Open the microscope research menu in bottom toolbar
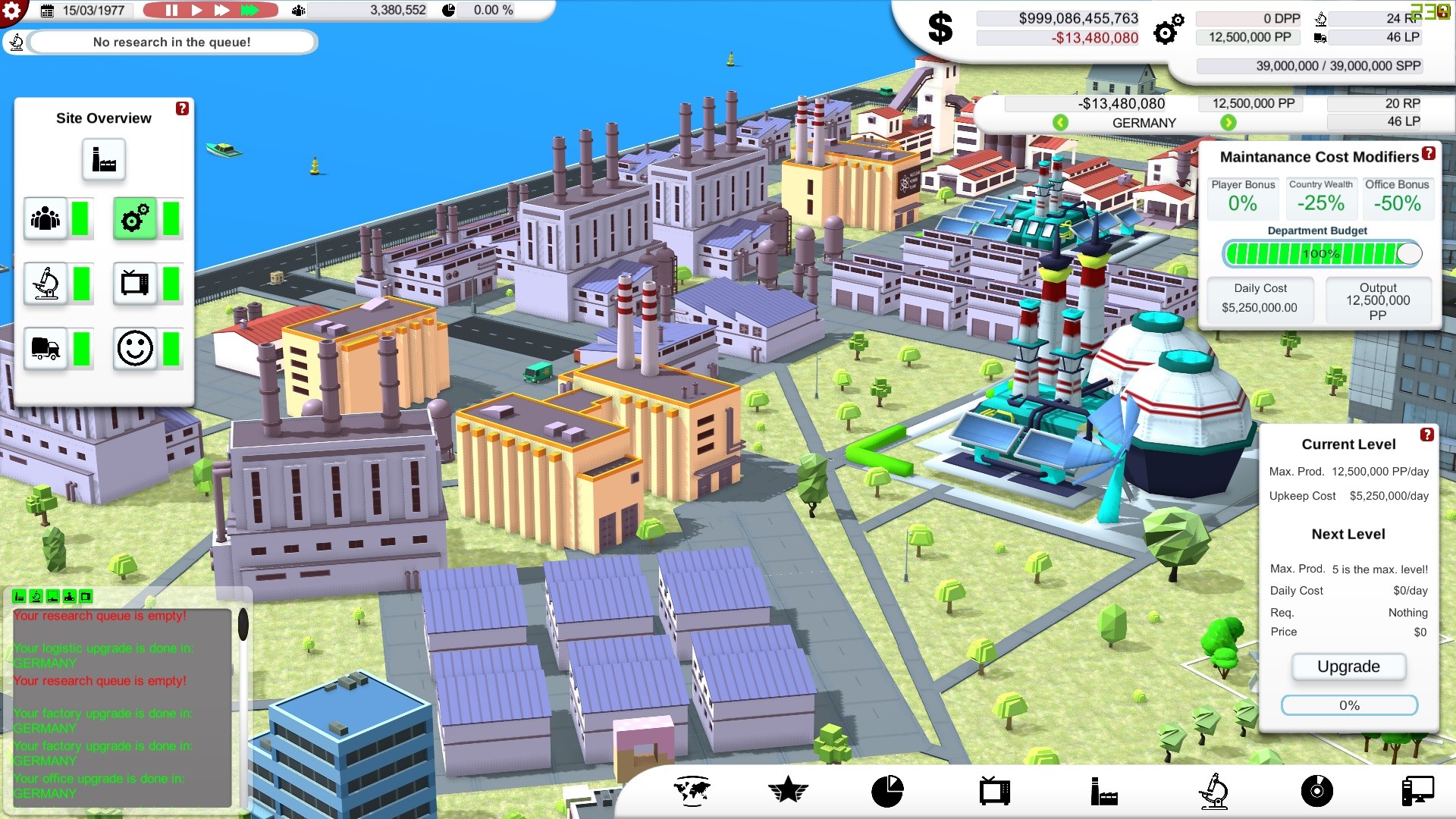 [1213, 791]
